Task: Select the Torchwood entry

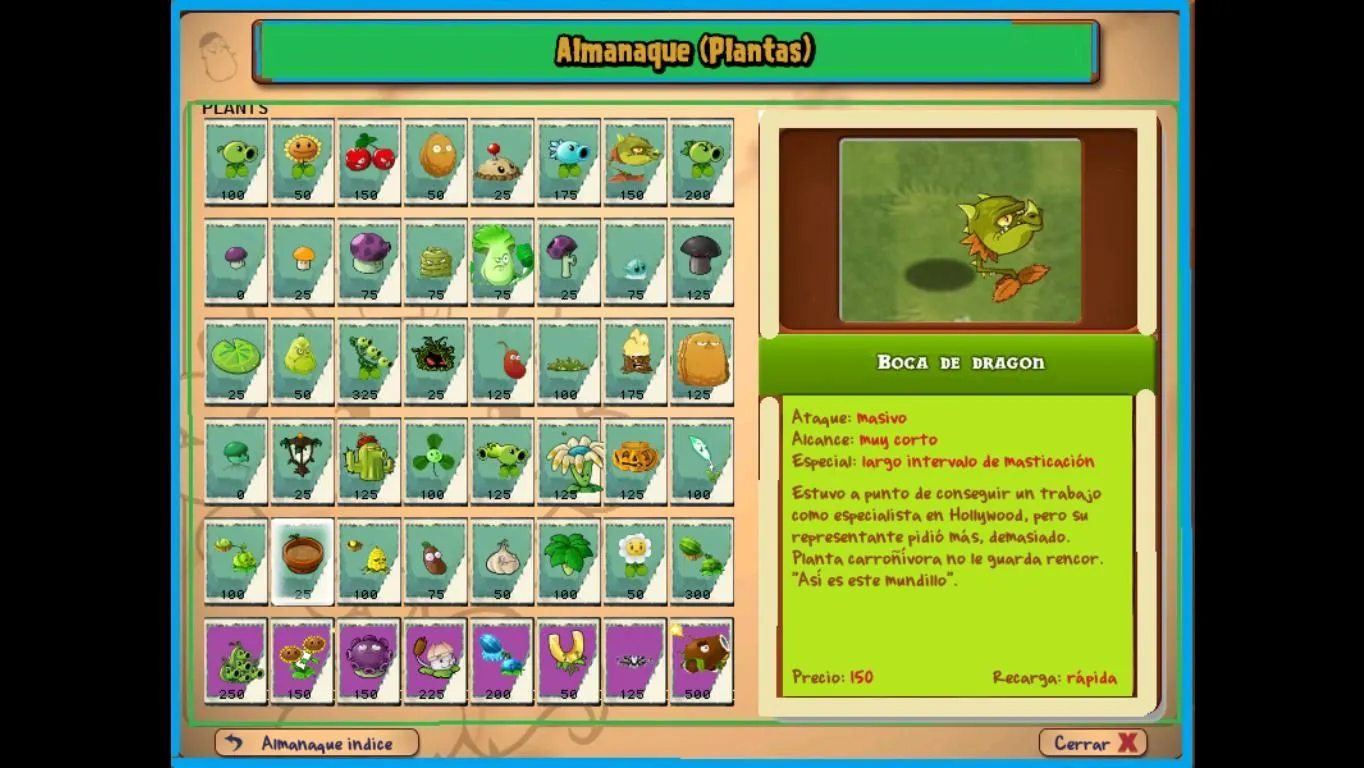Action: click(x=635, y=360)
